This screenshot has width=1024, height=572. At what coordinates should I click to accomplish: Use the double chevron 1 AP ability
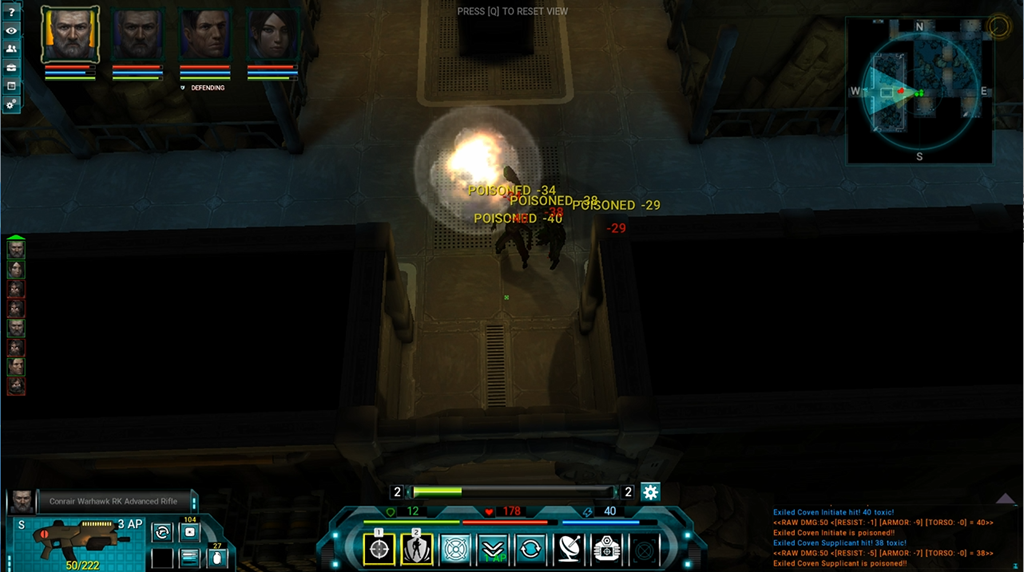[493, 549]
